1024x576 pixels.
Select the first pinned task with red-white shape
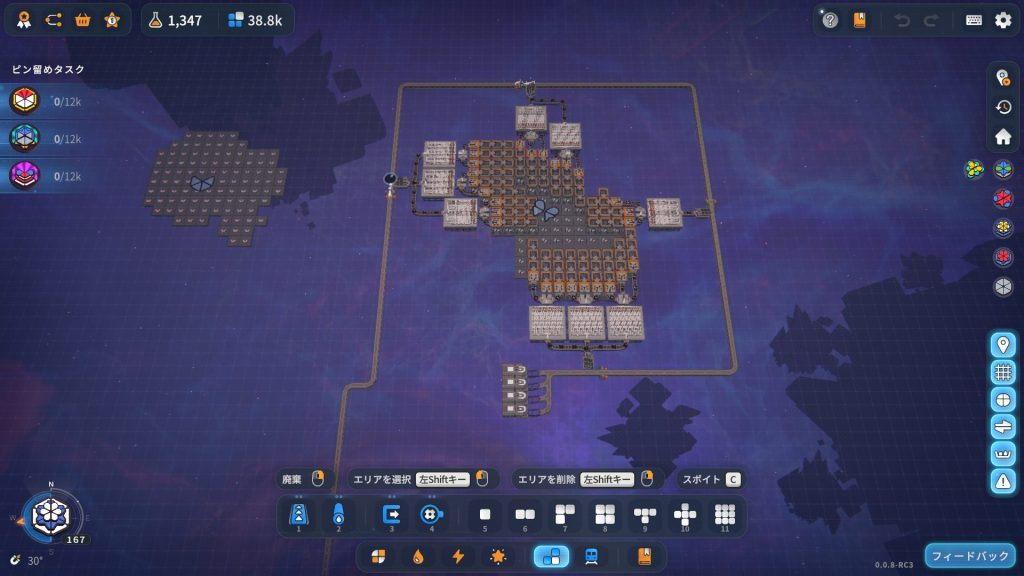25,101
